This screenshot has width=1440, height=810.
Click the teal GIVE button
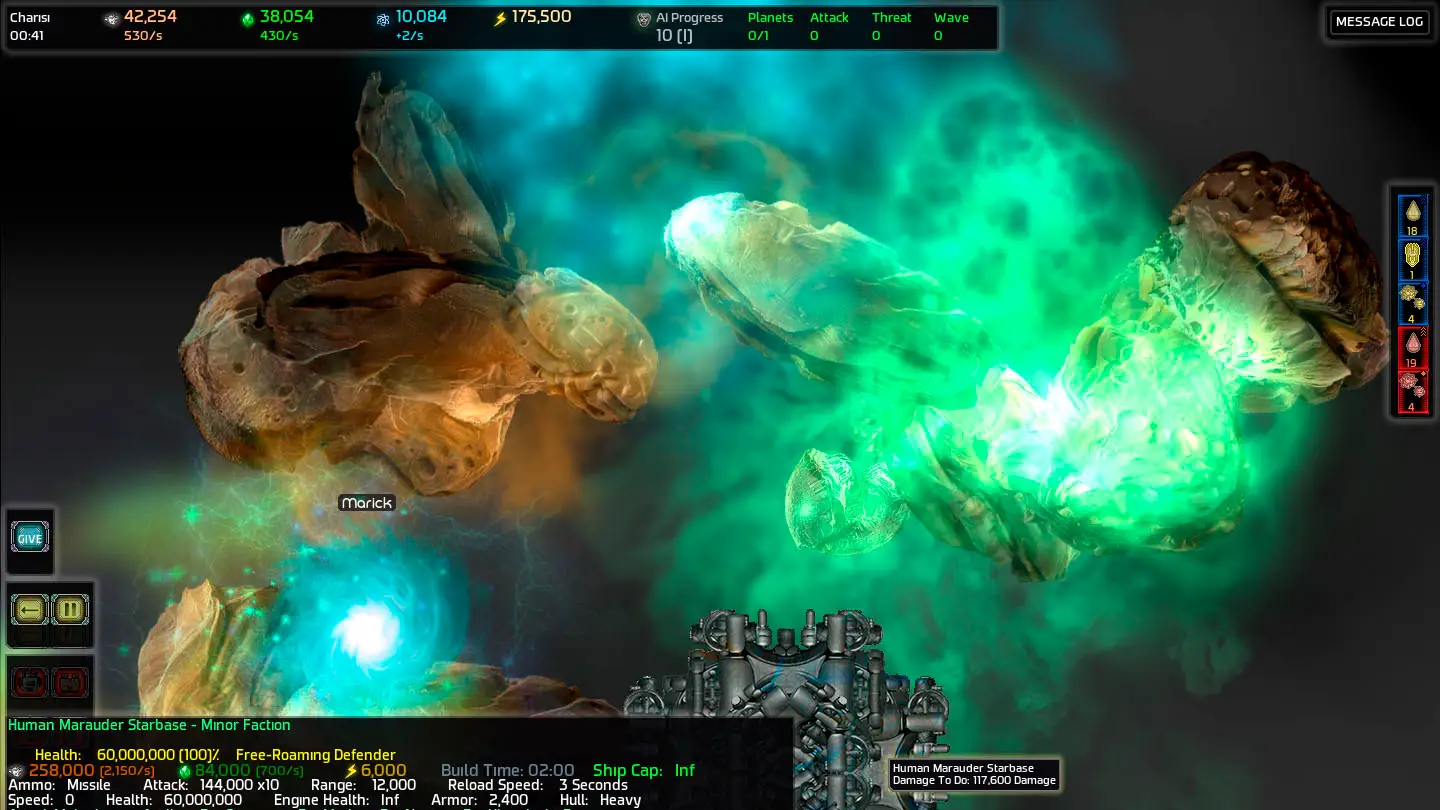[x=30, y=538]
